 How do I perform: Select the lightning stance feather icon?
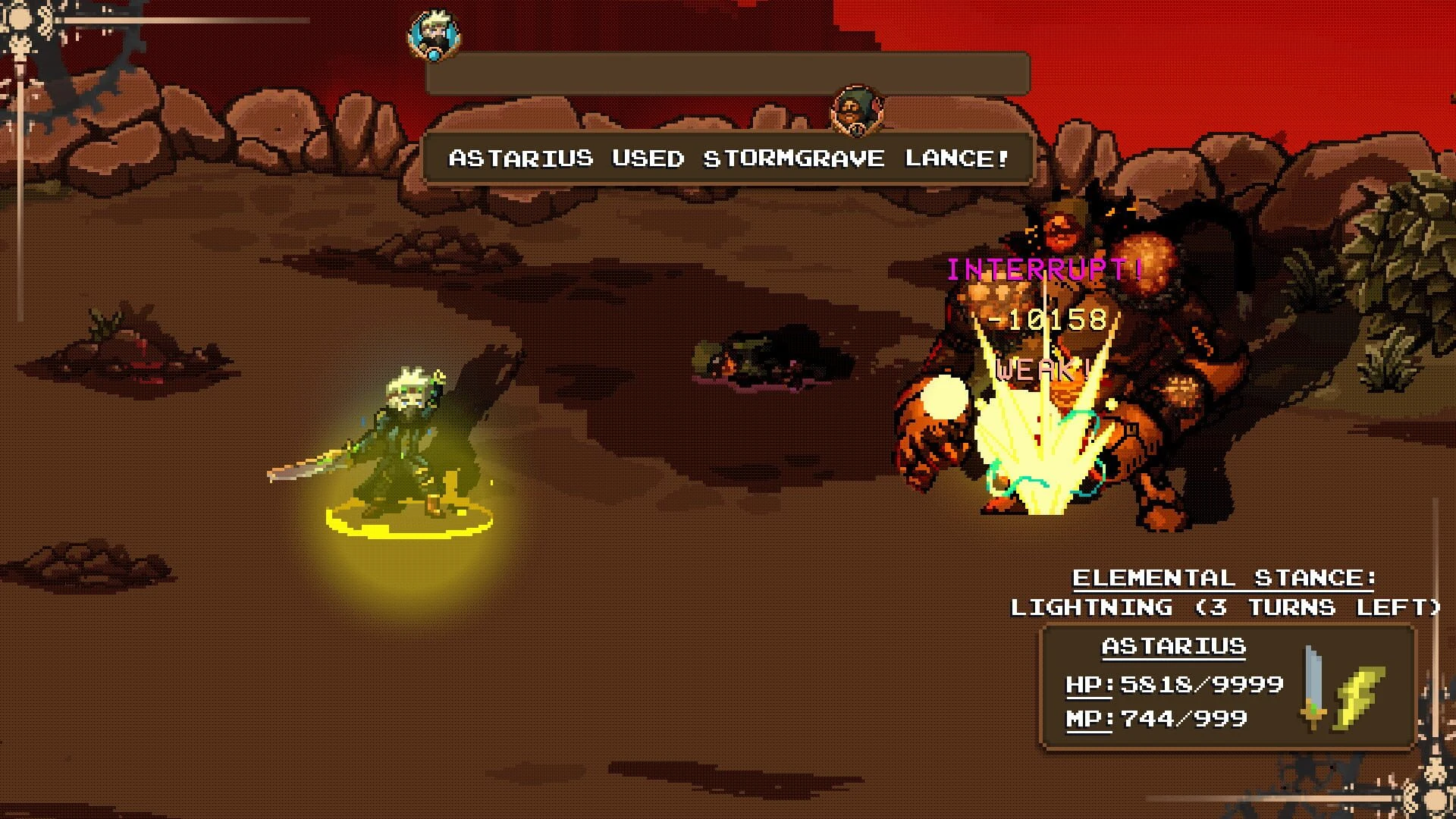tap(1360, 695)
